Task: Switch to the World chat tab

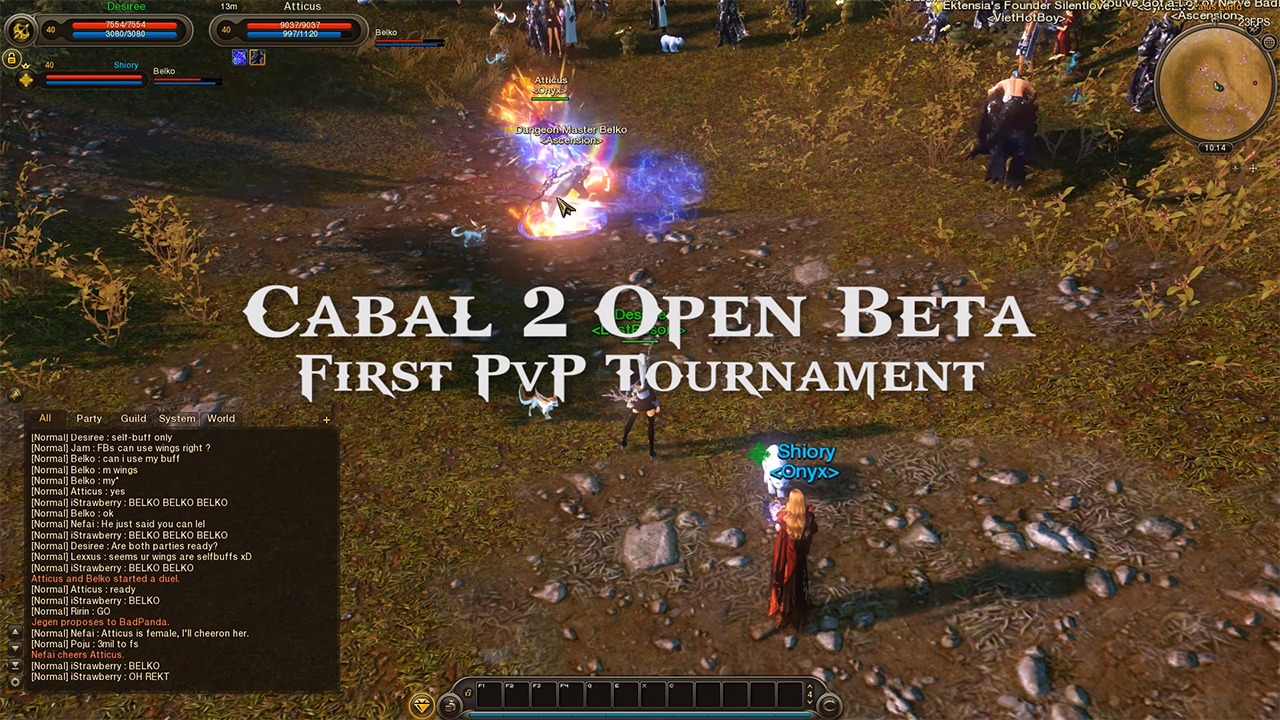Action: click(220, 419)
